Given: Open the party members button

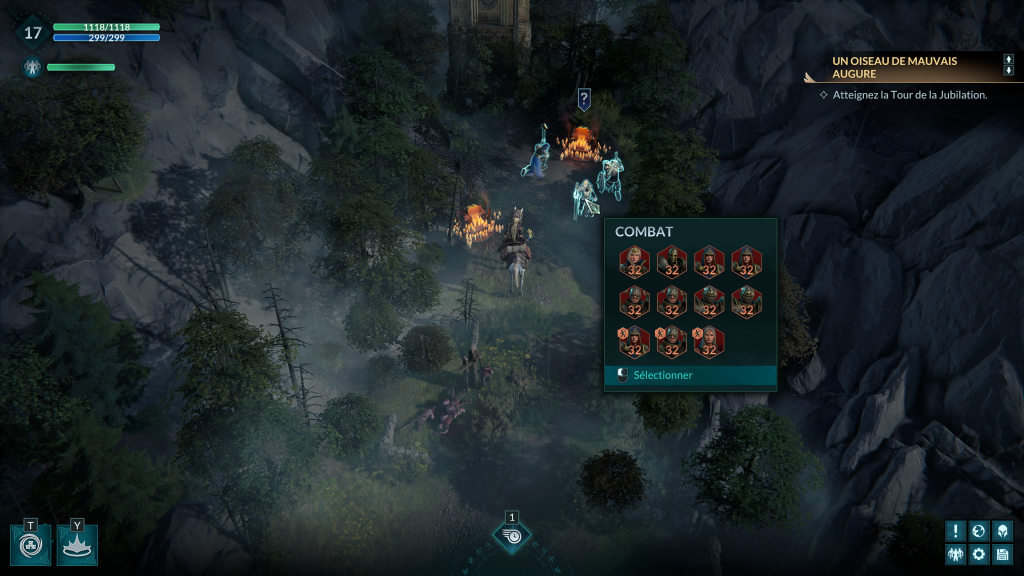Looking at the screenshot, I should [957, 554].
